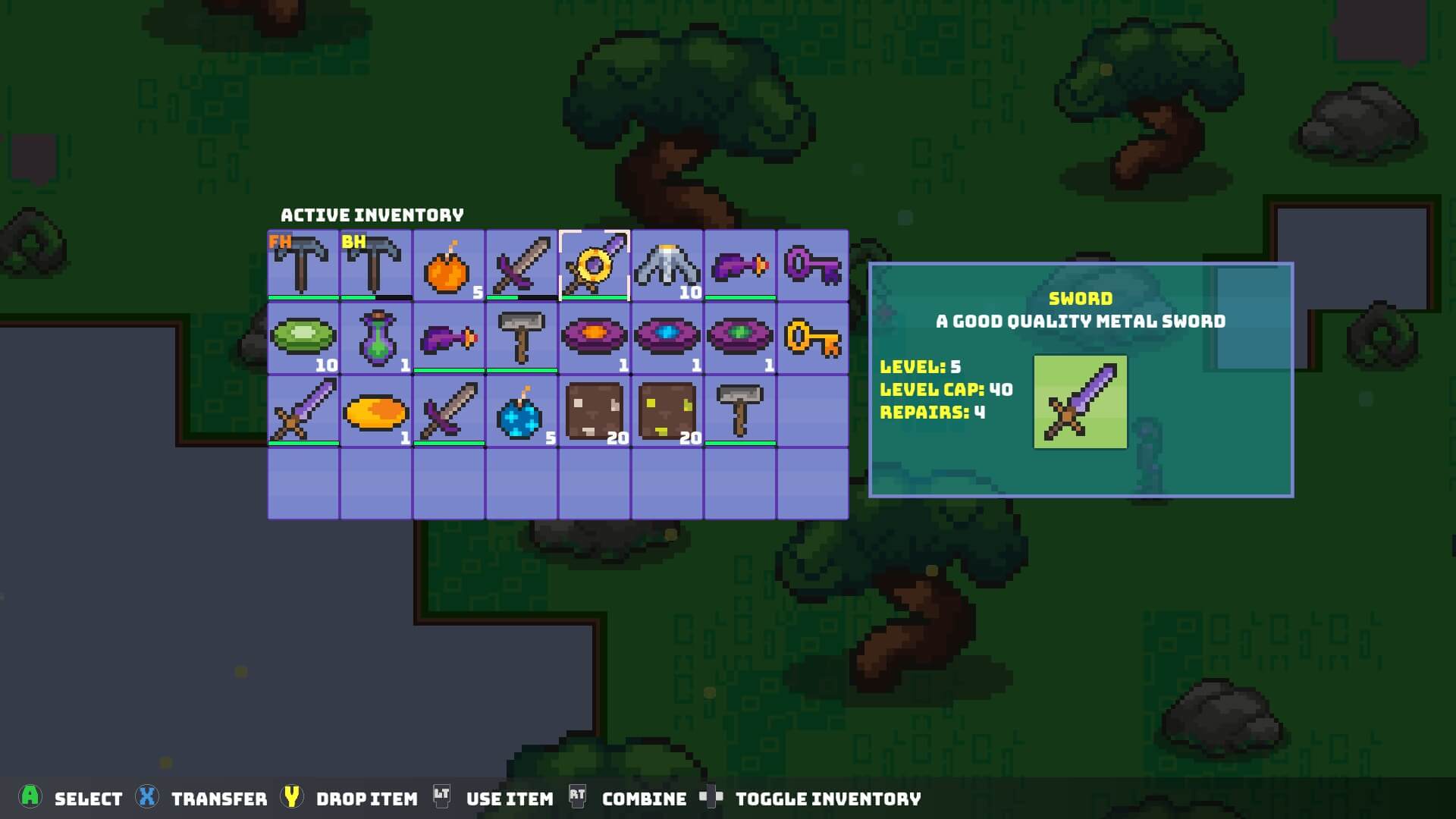This screenshot has height=819, width=1456.
Task: Choose the brown block with white specks
Action: (x=595, y=411)
